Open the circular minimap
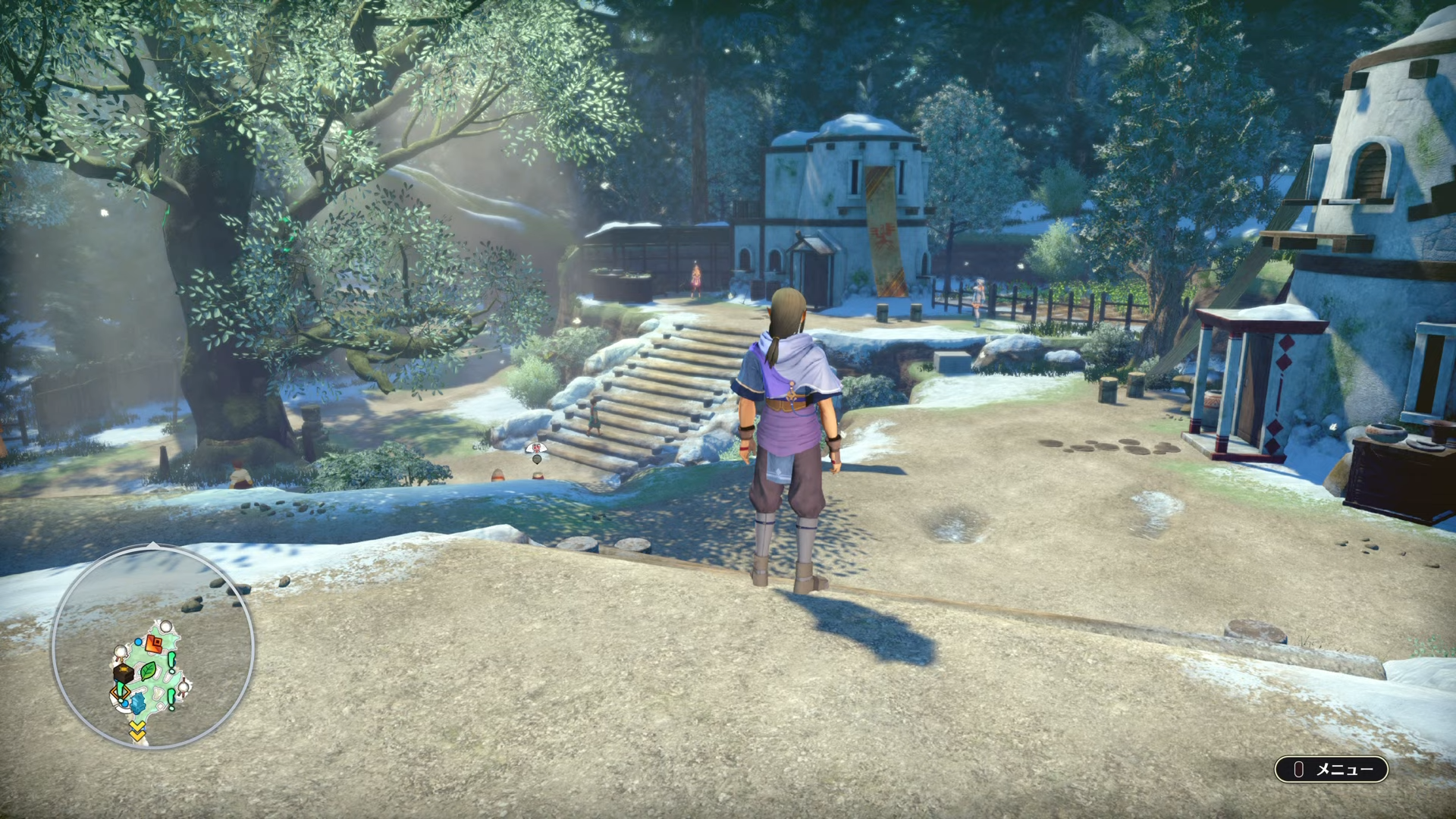The width and height of the screenshot is (1456, 819). [x=152, y=647]
